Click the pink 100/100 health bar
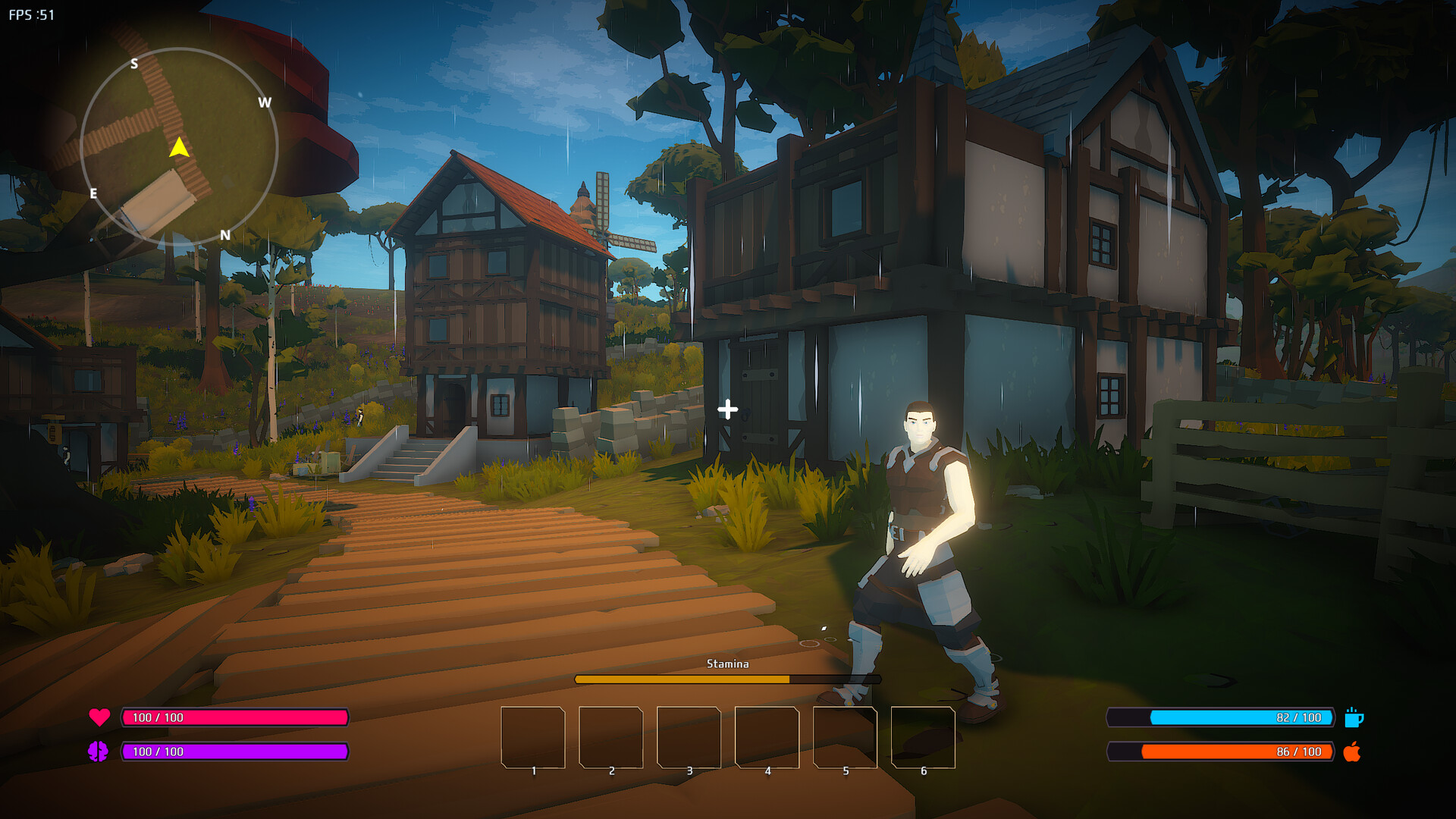Viewport: 1456px width, 819px height. tap(235, 716)
